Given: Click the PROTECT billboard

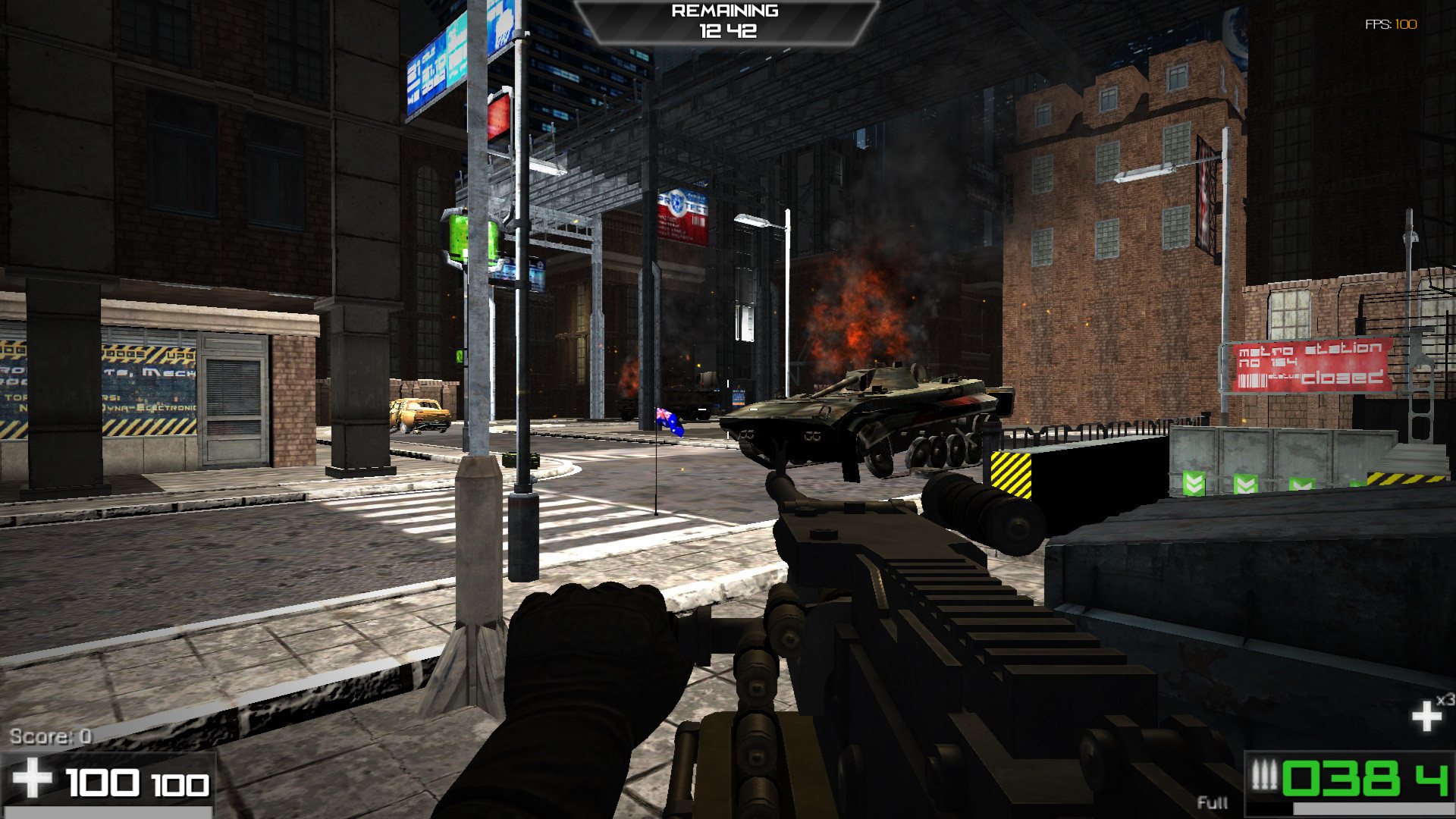Looking at the screenshot, I should (x=681, y=215).
